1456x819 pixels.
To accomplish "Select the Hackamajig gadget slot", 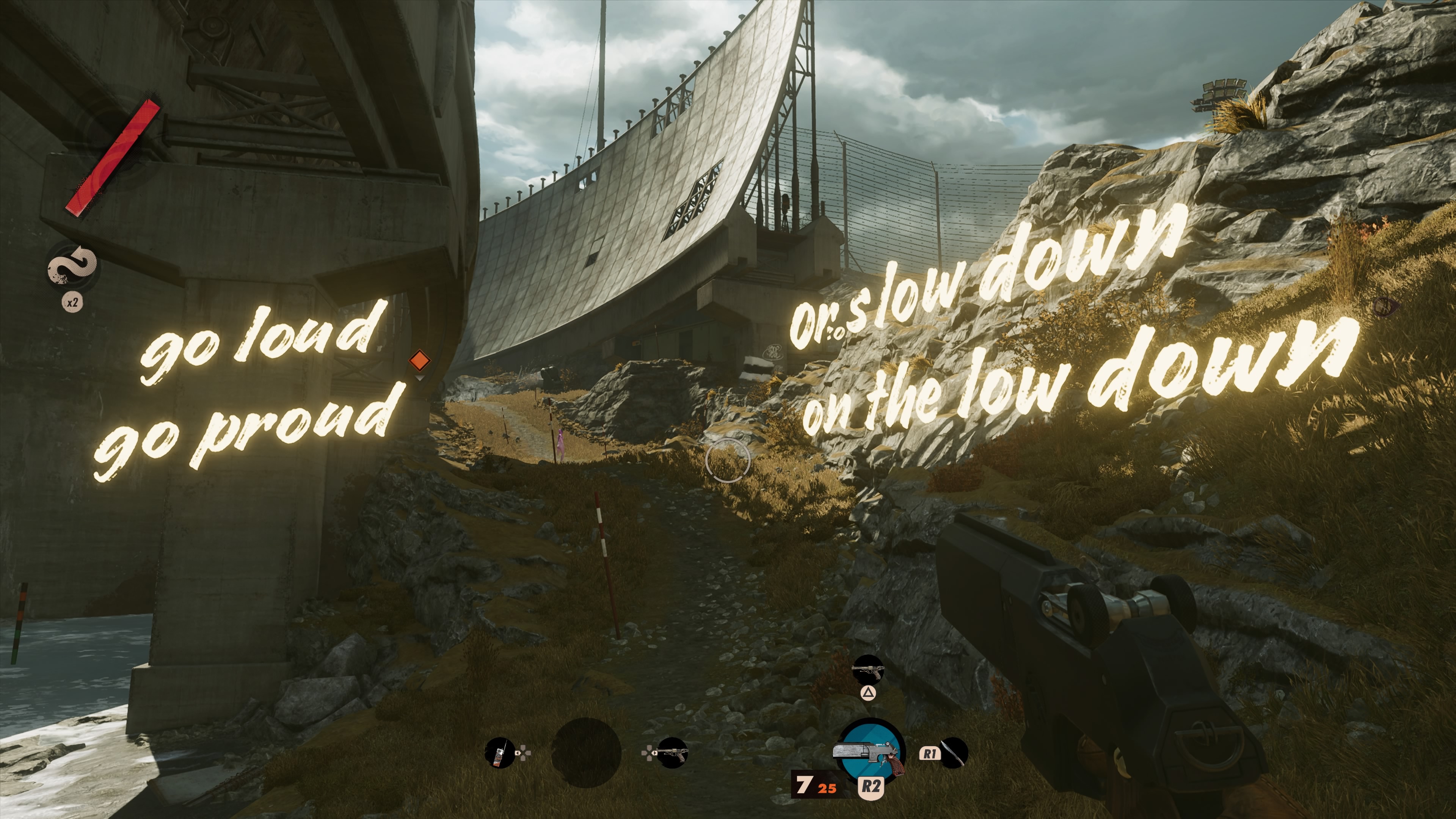I will pyautogui.click(x=500, y=752).
